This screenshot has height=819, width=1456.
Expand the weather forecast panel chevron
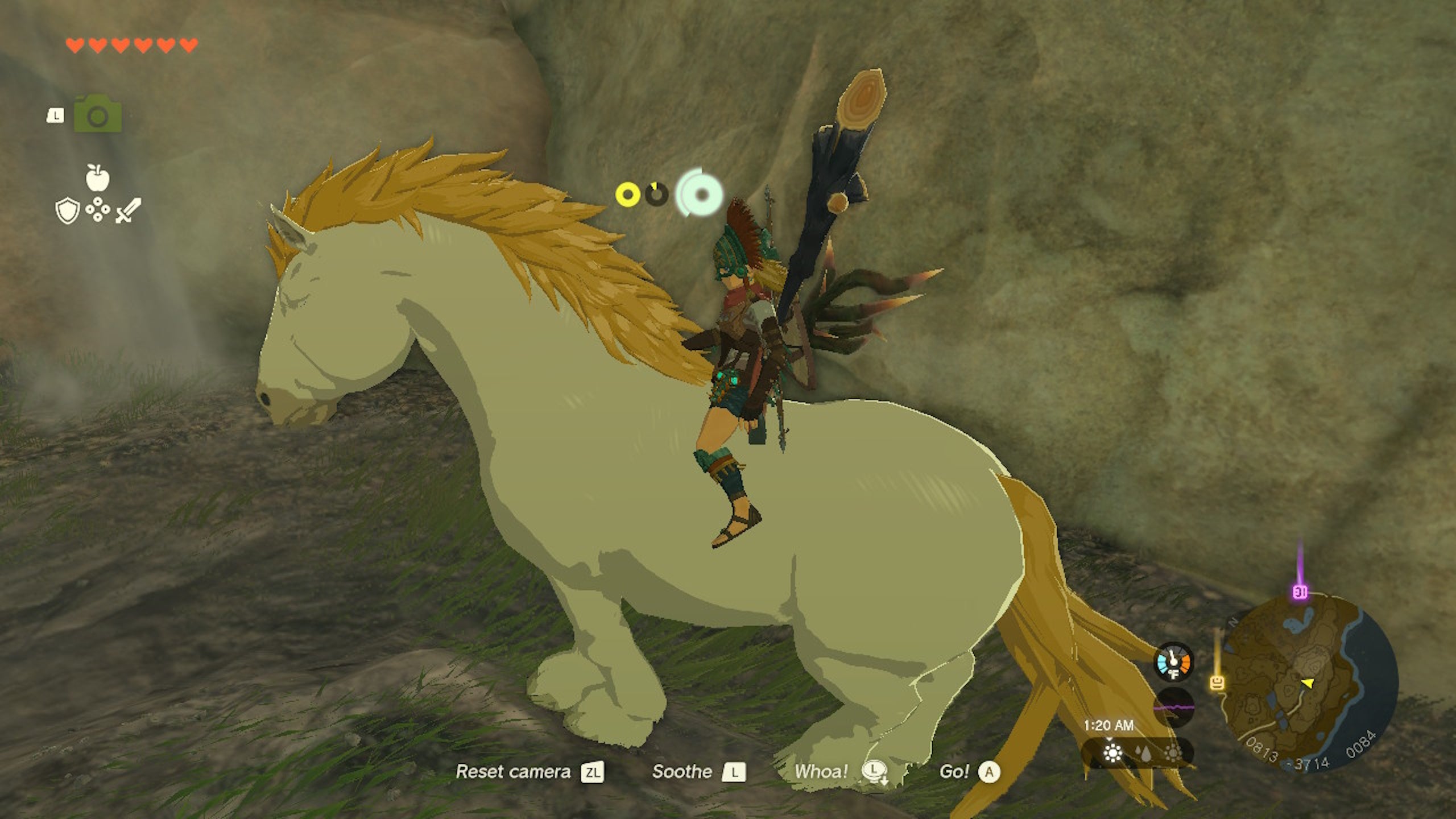coord(1110,738)
